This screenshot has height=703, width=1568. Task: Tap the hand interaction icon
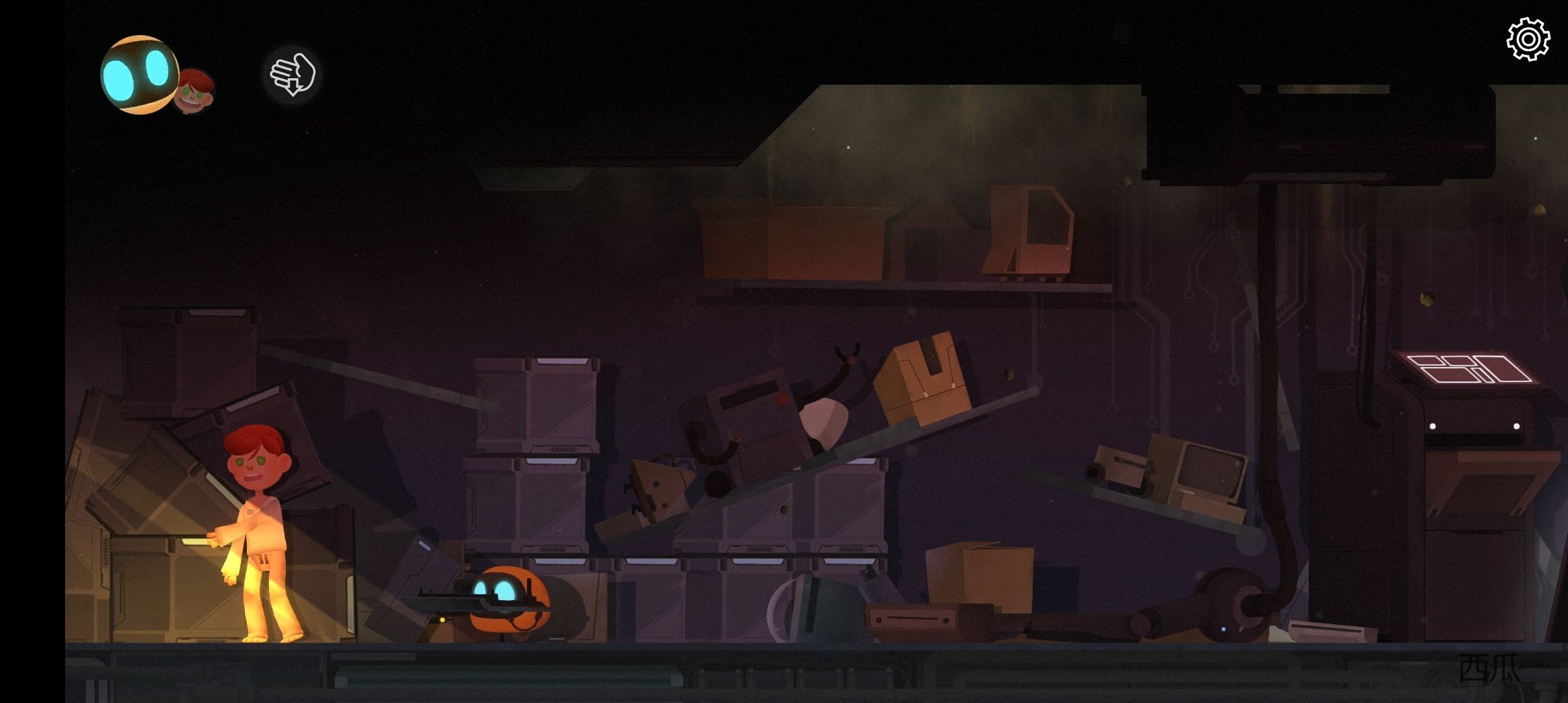pyautogui.click(x=293, y=74)
